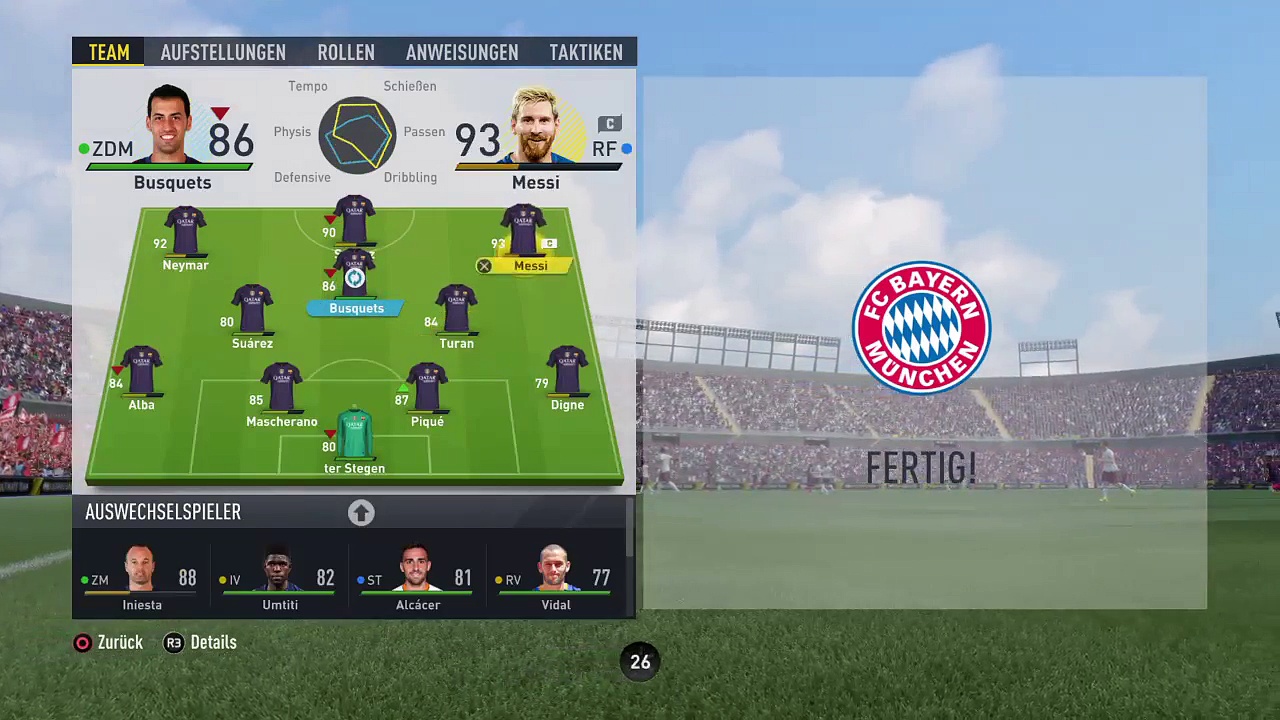Viewport: 1280px width, 720px height.
Task: Pick Busquets on the formation field
Action: pos(355,280)
